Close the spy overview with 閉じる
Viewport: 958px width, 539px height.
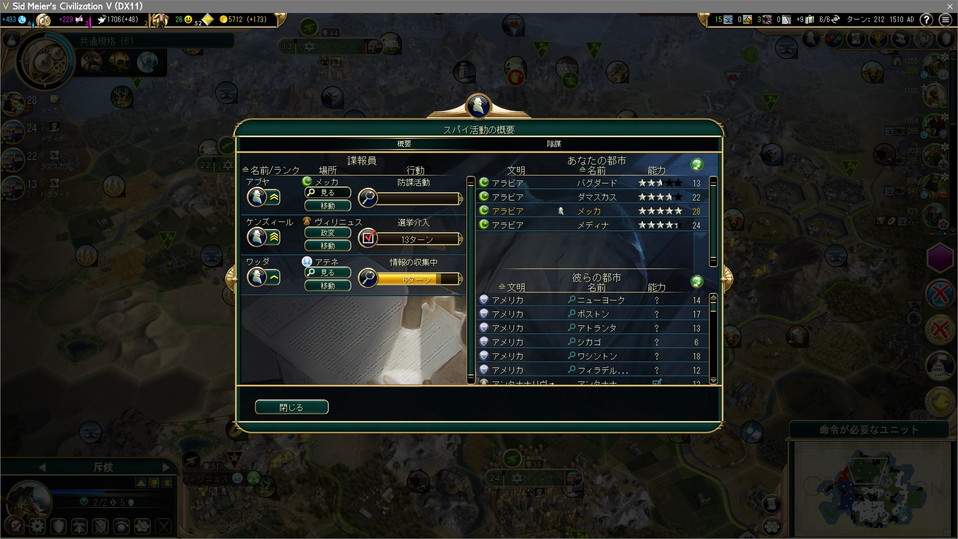tap(291, 407)
